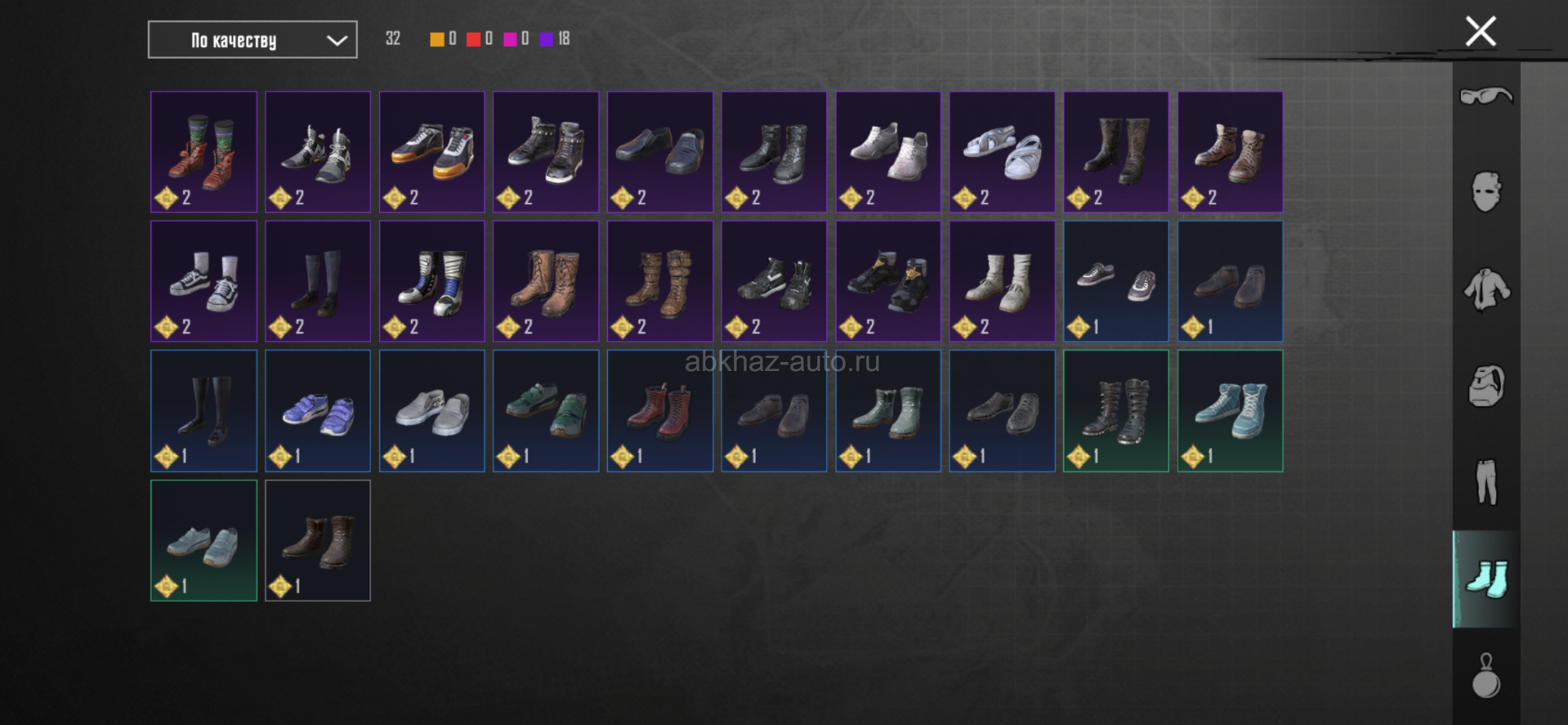Select red boots with green socks
The width and height of the screenshot is (1568, 725).
coord(203,152)
